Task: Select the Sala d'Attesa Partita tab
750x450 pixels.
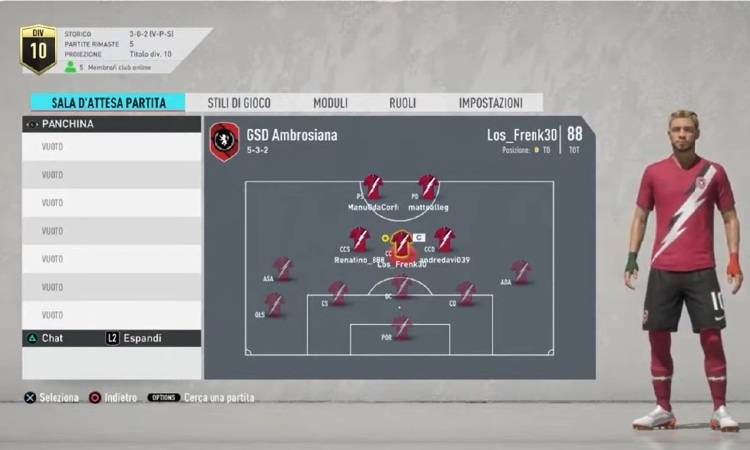Action: pos(108,103)
